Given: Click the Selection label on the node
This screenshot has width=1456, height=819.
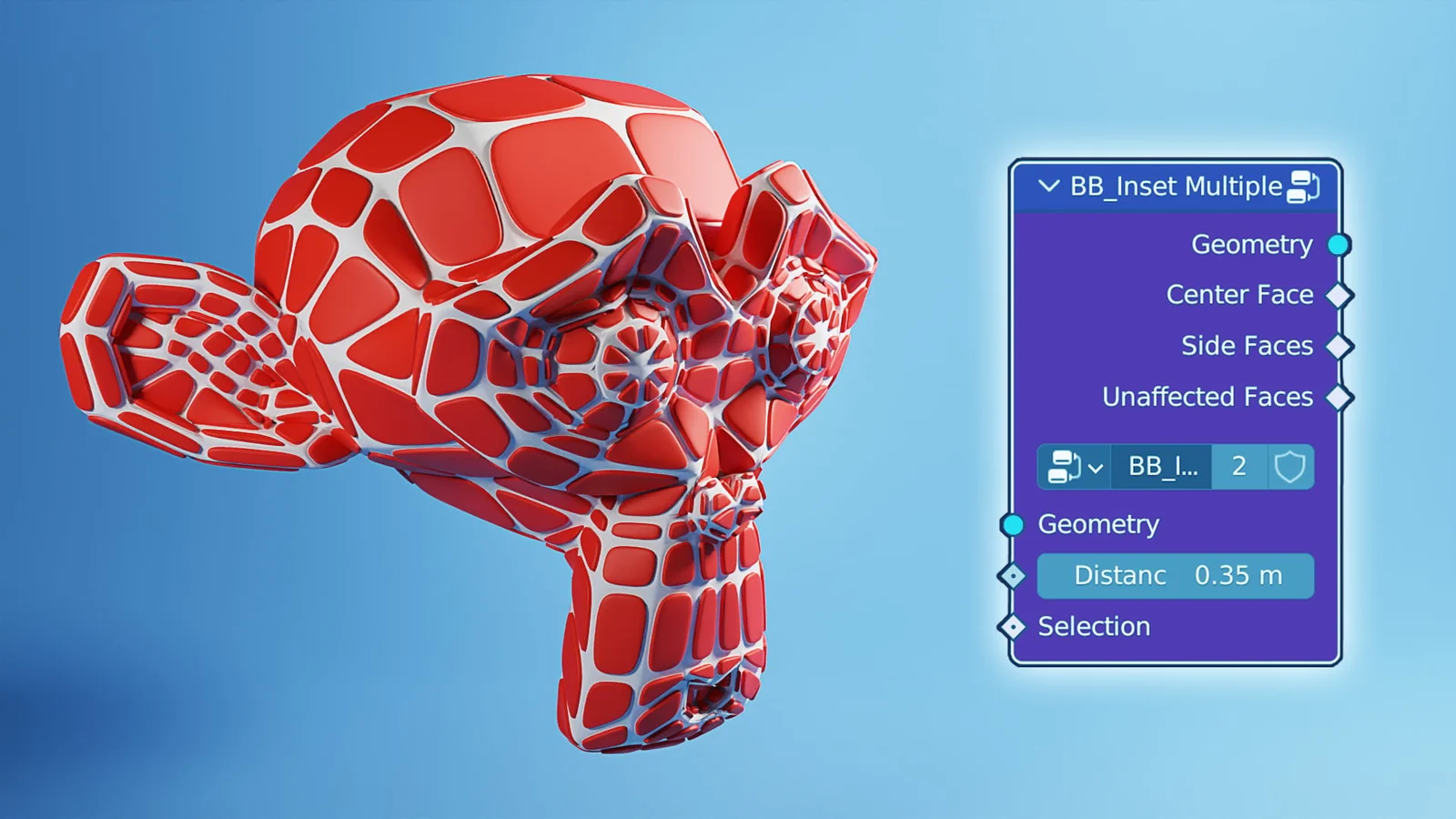Looking at the screenshot, I should pyautogui.click(x=1092, y=626).
